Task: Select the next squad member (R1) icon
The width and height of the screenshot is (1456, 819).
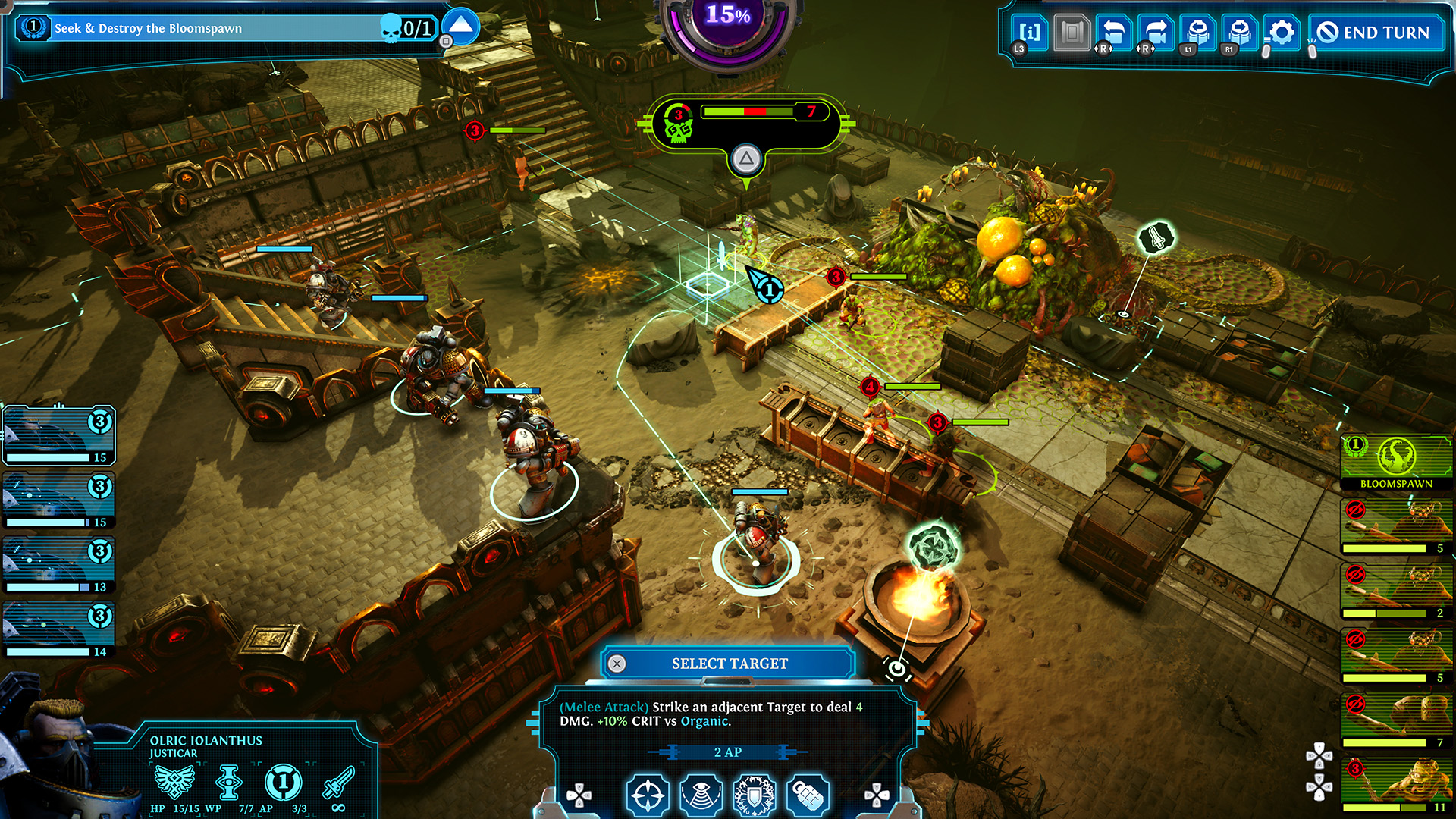Action: [1238, 32]
